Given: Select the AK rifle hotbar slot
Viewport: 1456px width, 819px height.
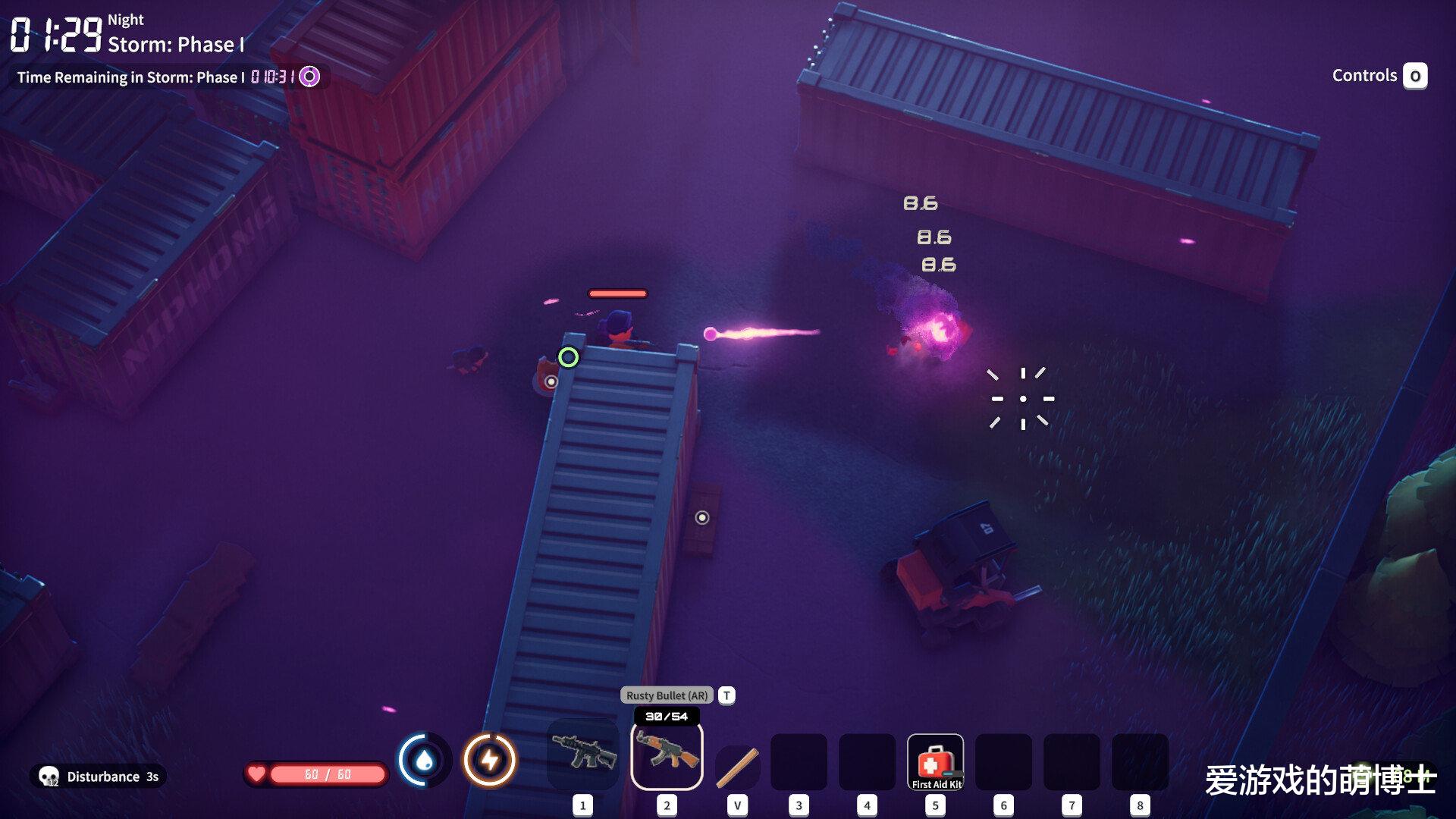Looking at the screenshot, I should [x=667, y=755].
